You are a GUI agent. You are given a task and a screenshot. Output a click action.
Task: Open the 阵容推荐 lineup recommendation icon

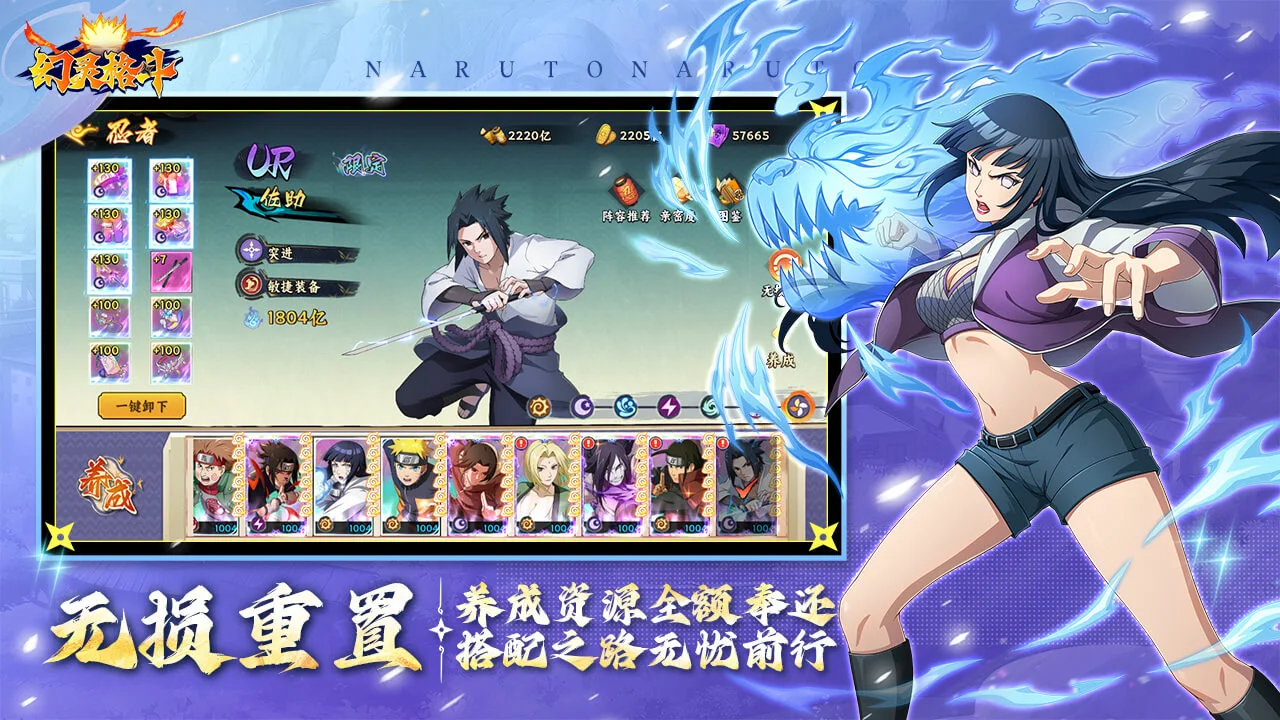click(625, 192)
